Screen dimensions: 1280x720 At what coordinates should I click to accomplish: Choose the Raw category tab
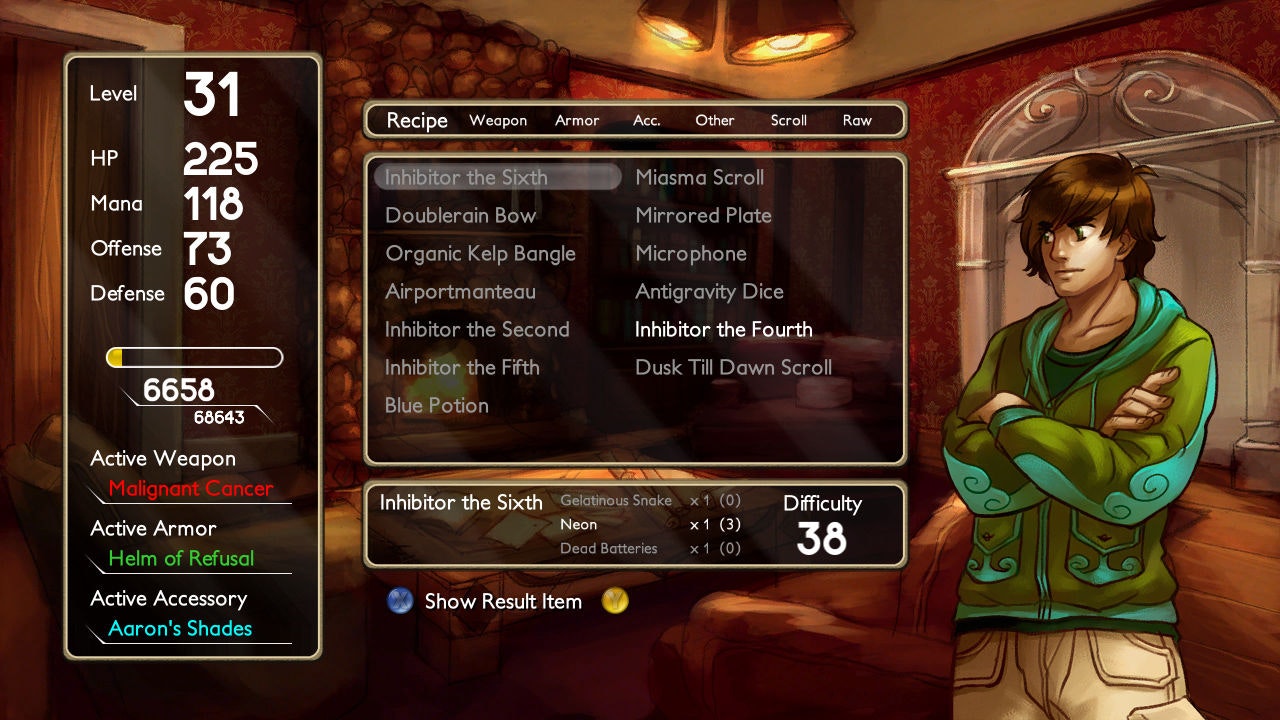coord(857,121)
